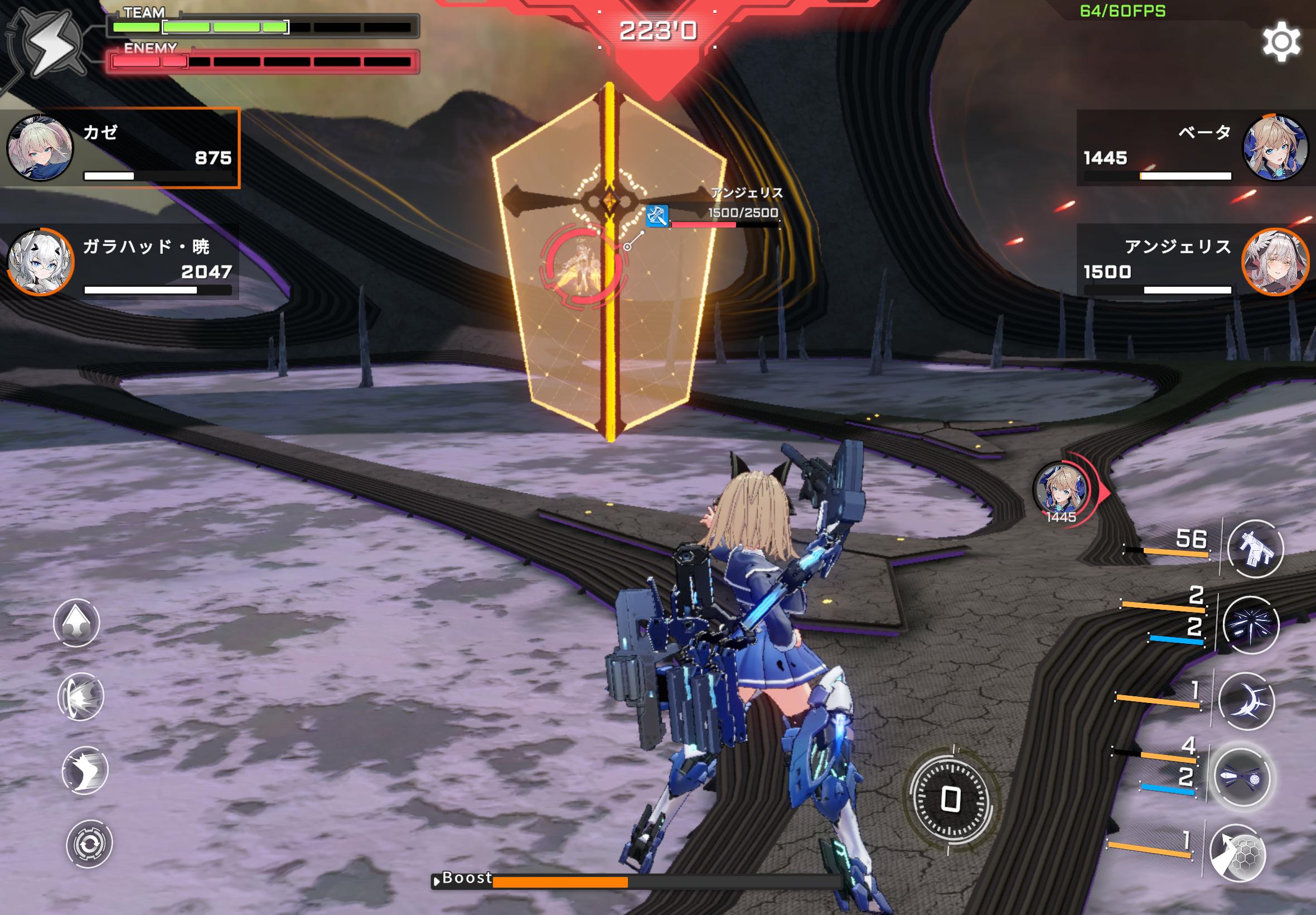Fire the submachine gun weapon
The height and width of the screenshot is (915, 1316).
click(x=1255, y=548)
